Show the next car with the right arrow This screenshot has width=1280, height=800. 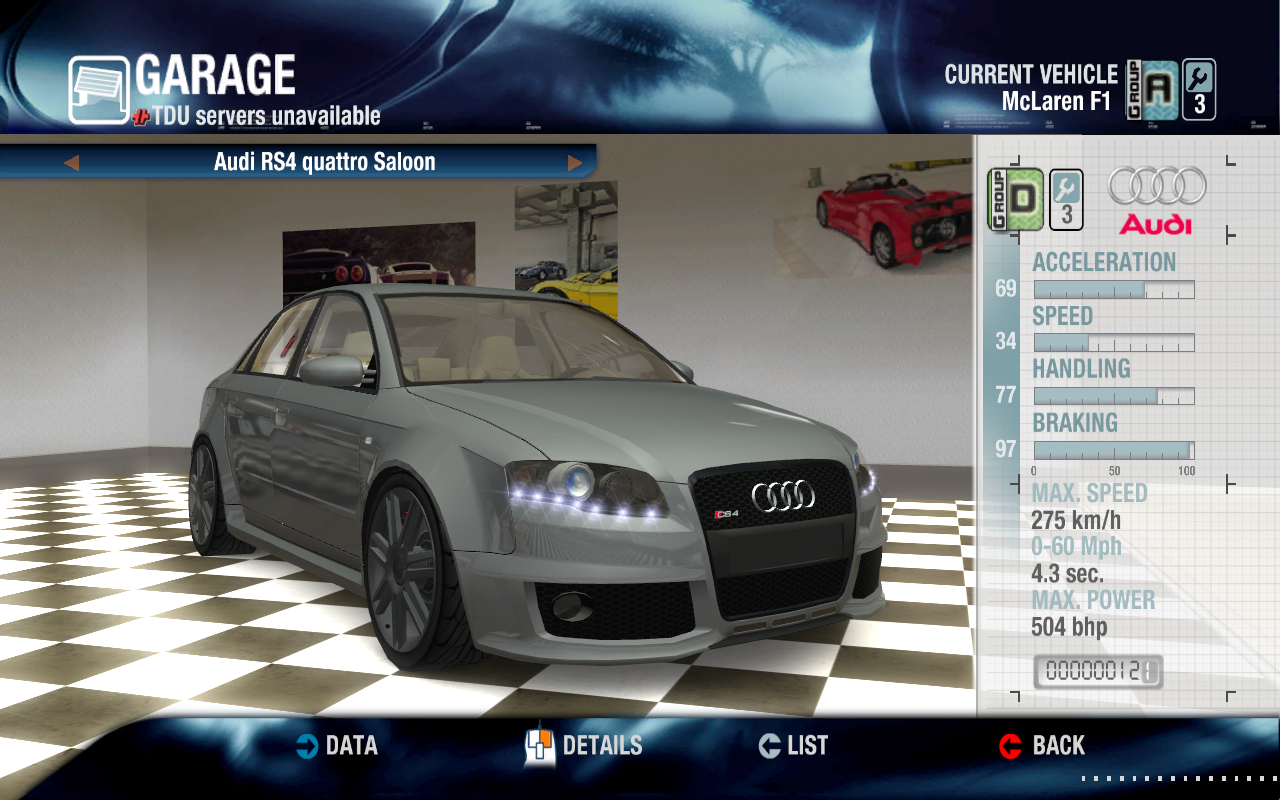pos(575,162)
